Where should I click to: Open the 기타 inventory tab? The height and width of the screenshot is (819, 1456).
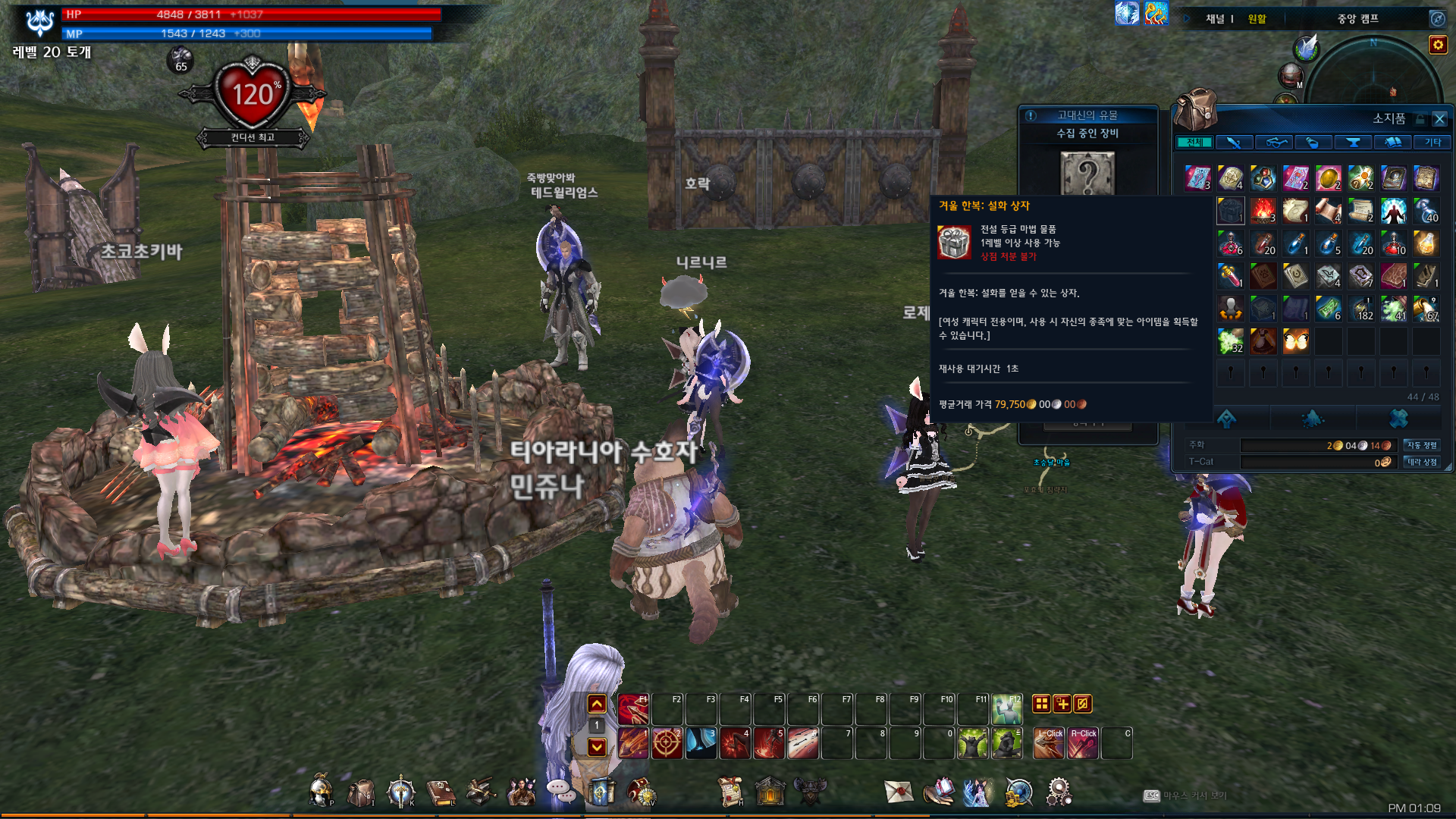point(1432,143)
